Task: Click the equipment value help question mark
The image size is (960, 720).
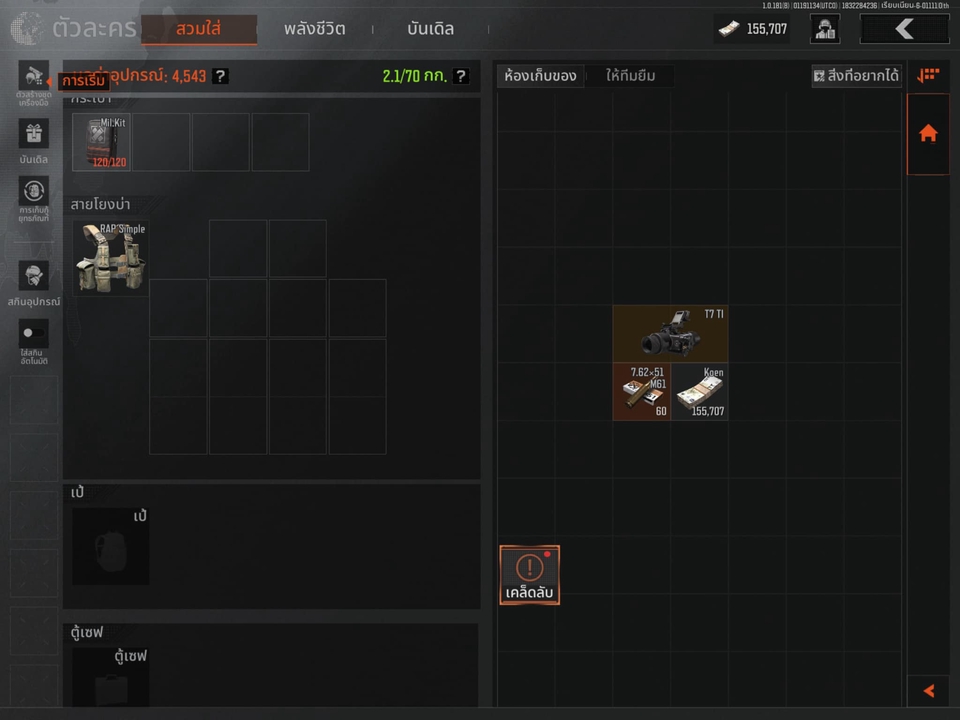Action: [x=221, y=76]
